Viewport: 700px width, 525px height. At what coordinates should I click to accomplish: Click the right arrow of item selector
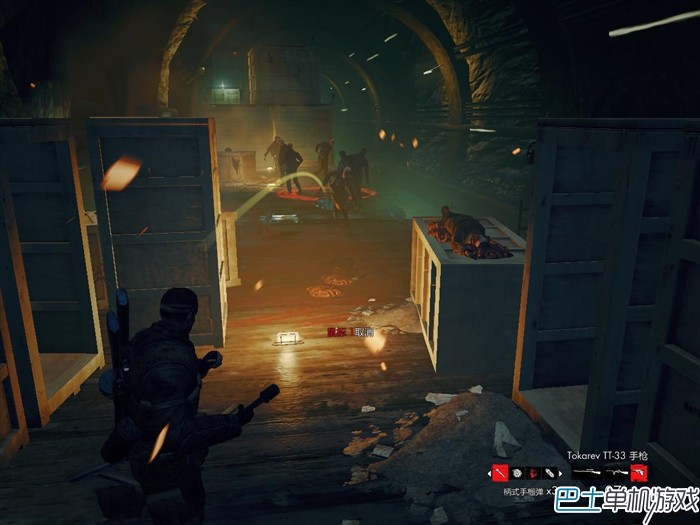562,472
